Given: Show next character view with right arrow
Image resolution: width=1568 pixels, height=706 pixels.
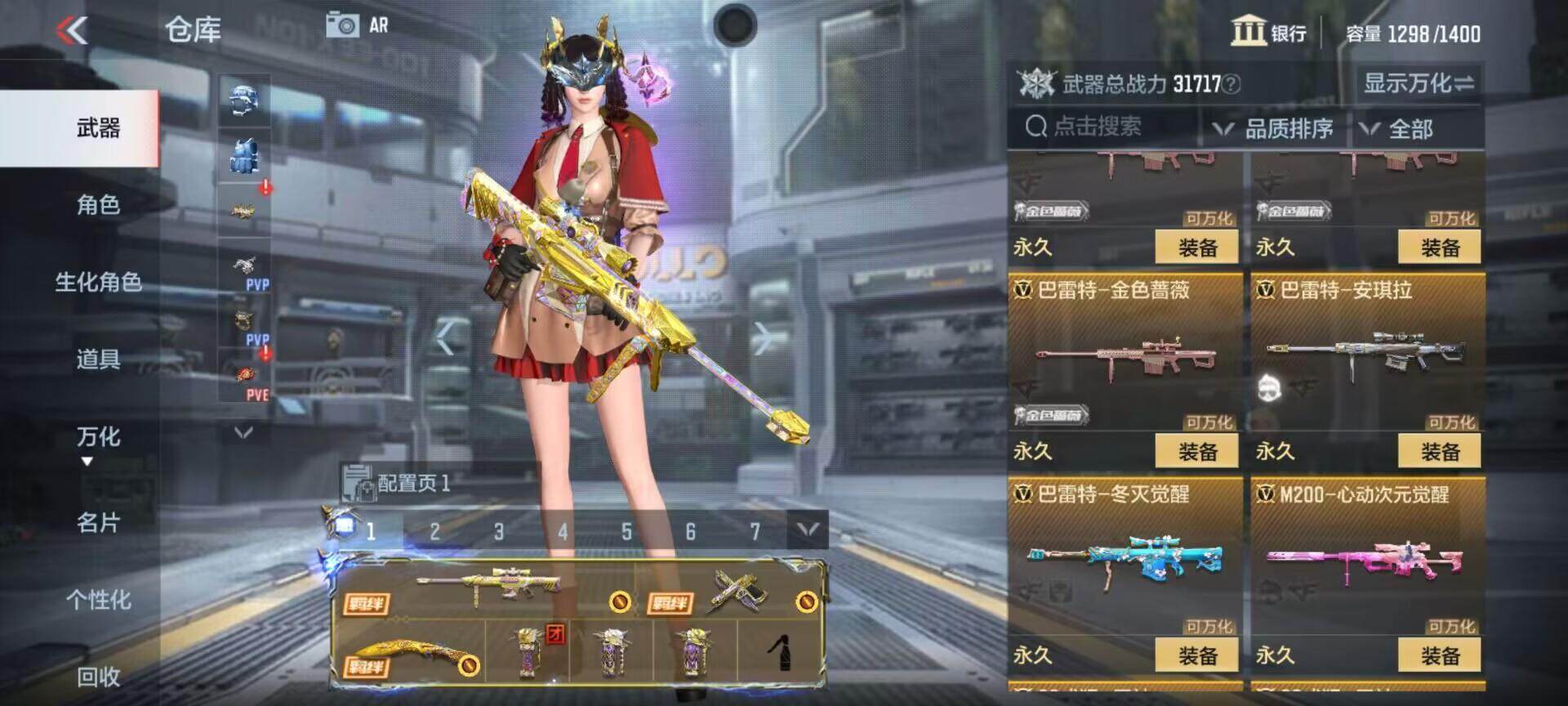Looking at the screenshot, I should tap(761, 337).
